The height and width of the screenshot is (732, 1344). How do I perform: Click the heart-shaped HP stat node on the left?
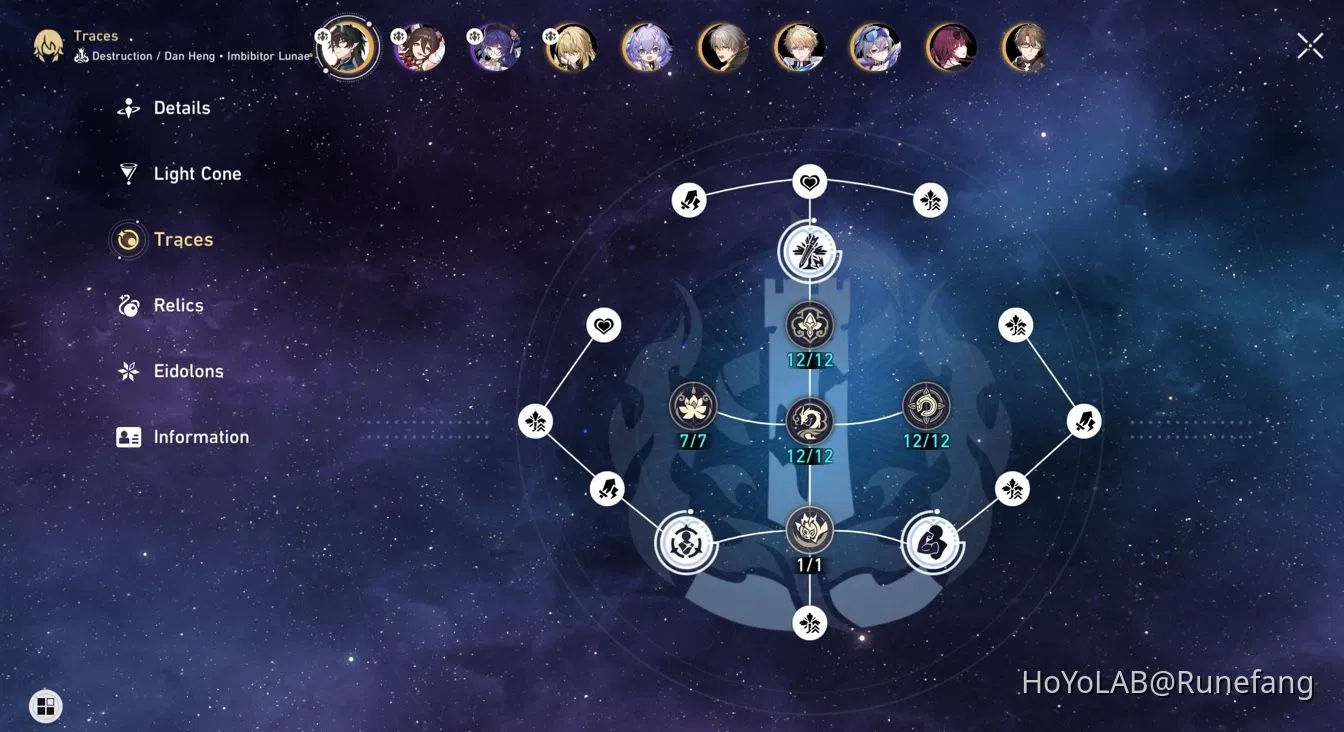click(603, 324)
